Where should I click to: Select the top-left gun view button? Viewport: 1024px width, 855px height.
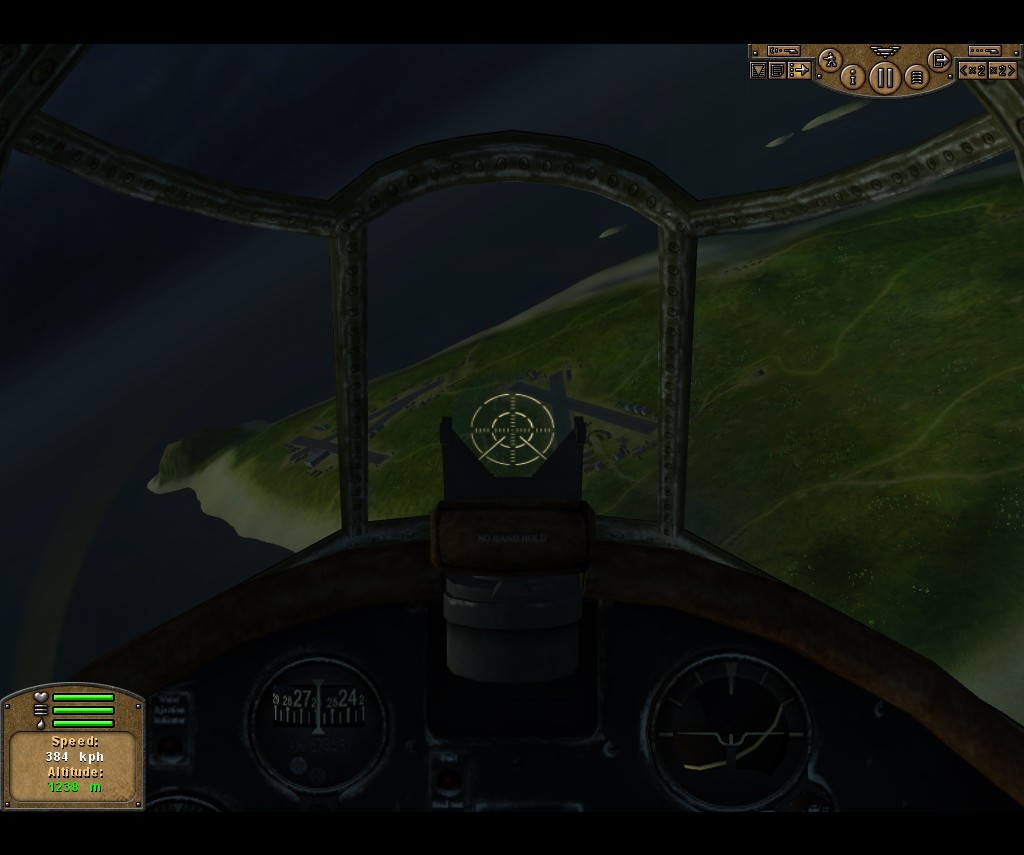tap(783, 50)
